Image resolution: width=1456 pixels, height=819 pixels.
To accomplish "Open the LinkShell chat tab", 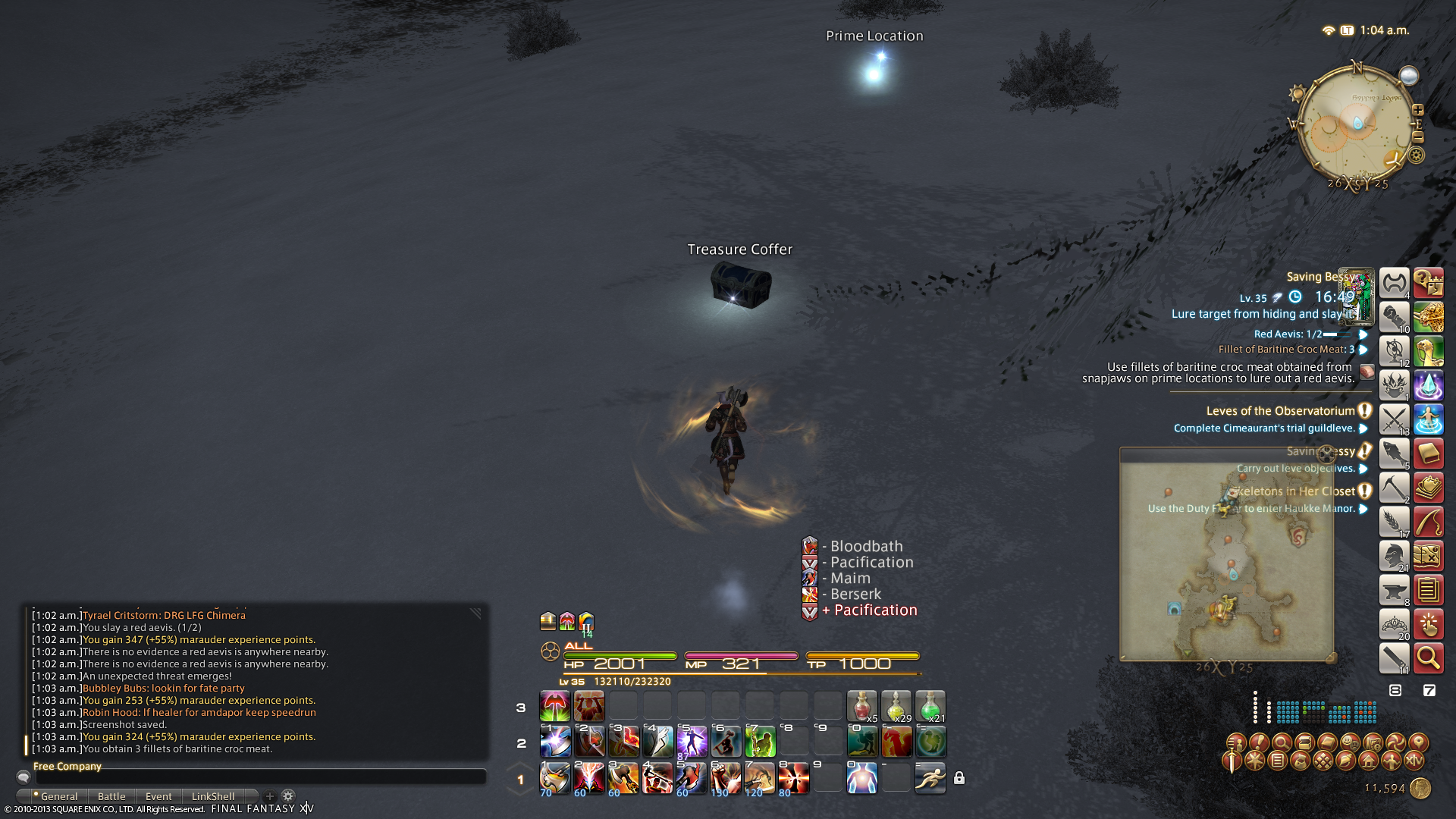I will tap(213, 796).
